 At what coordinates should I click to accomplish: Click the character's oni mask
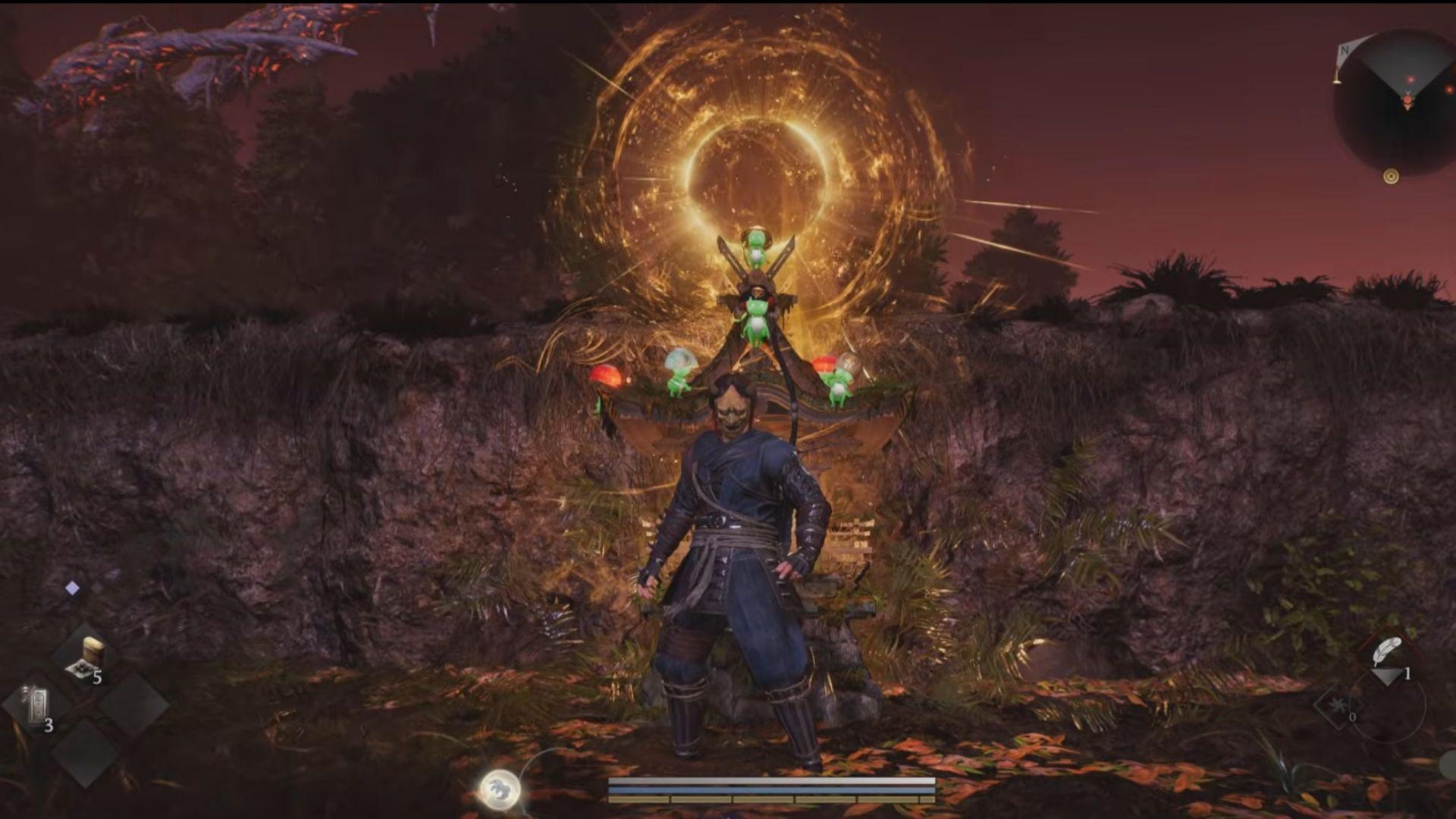pyautogui.click(x=733, y=409)
